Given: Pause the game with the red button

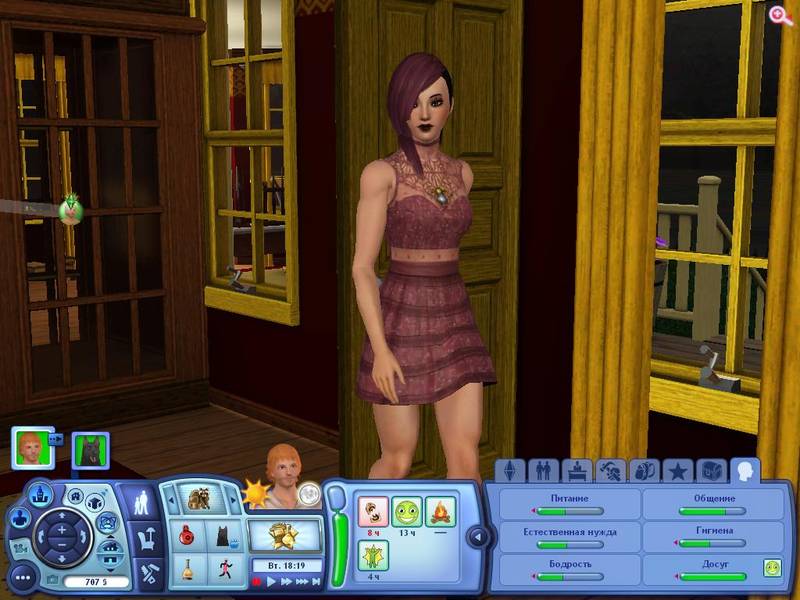Looking at the screenshot, I should tap(256, 581).
